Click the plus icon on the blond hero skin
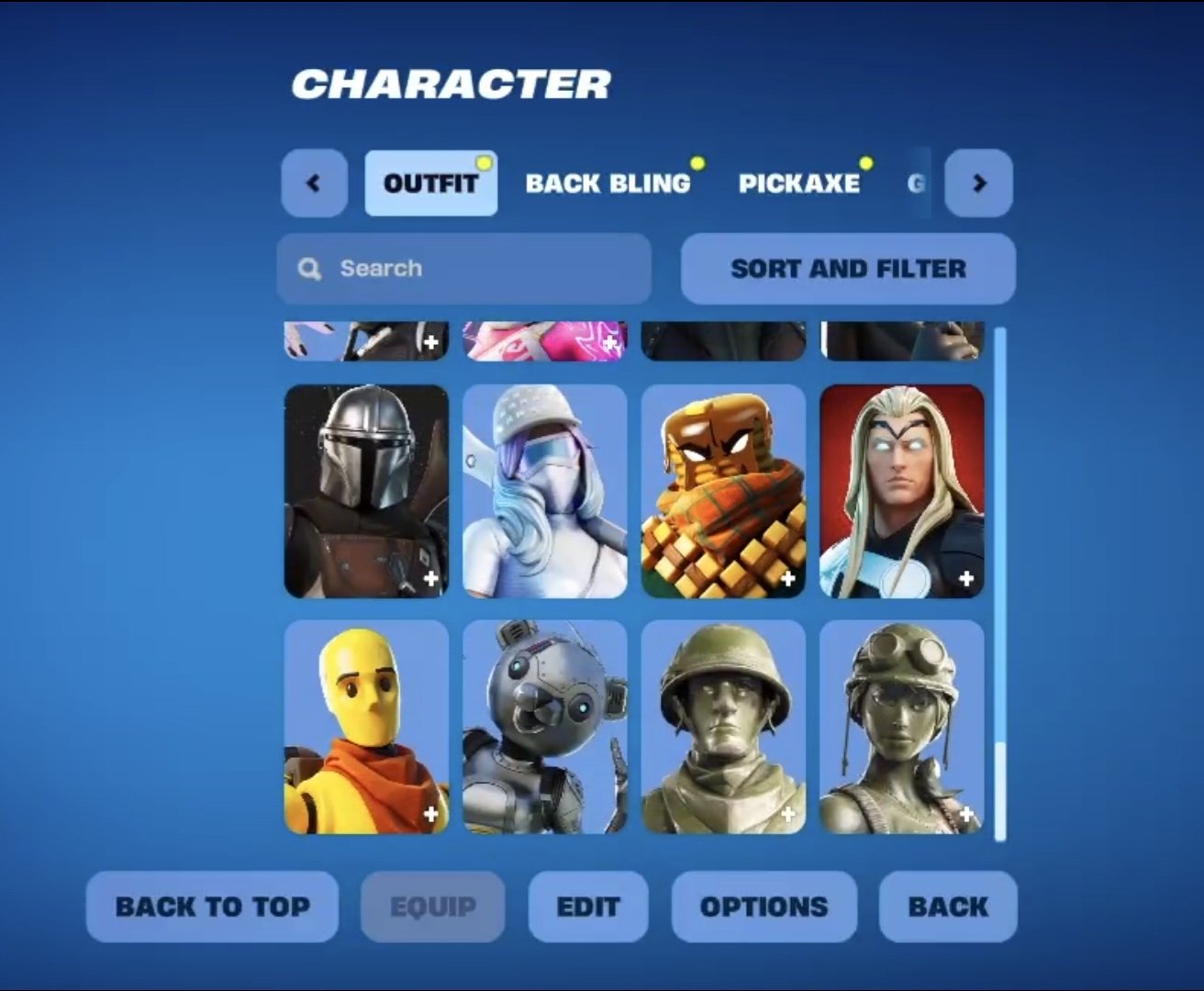 click(x=965, y=578)
